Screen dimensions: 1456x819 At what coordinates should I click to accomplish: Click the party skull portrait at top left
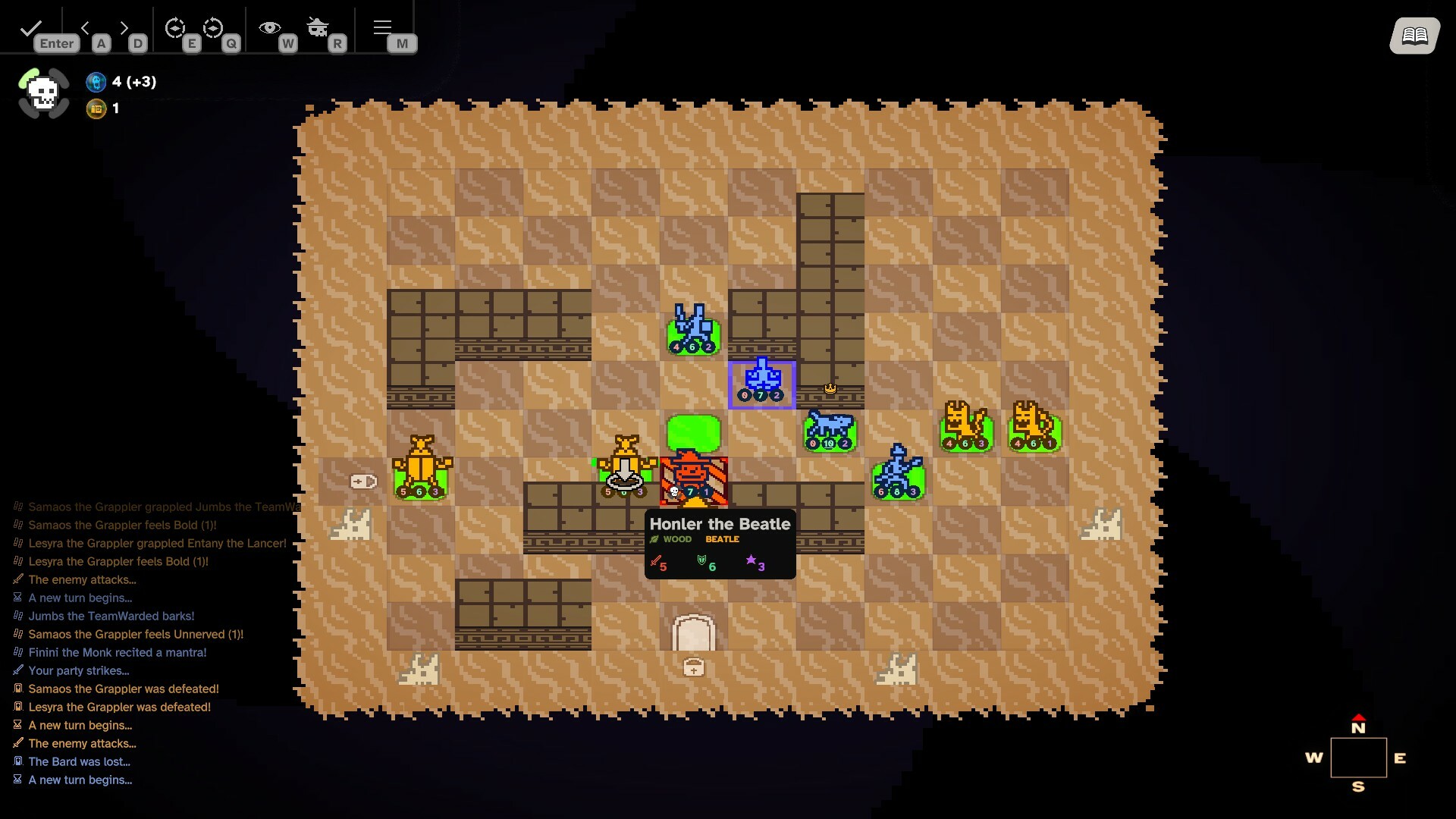pos(42,93)
